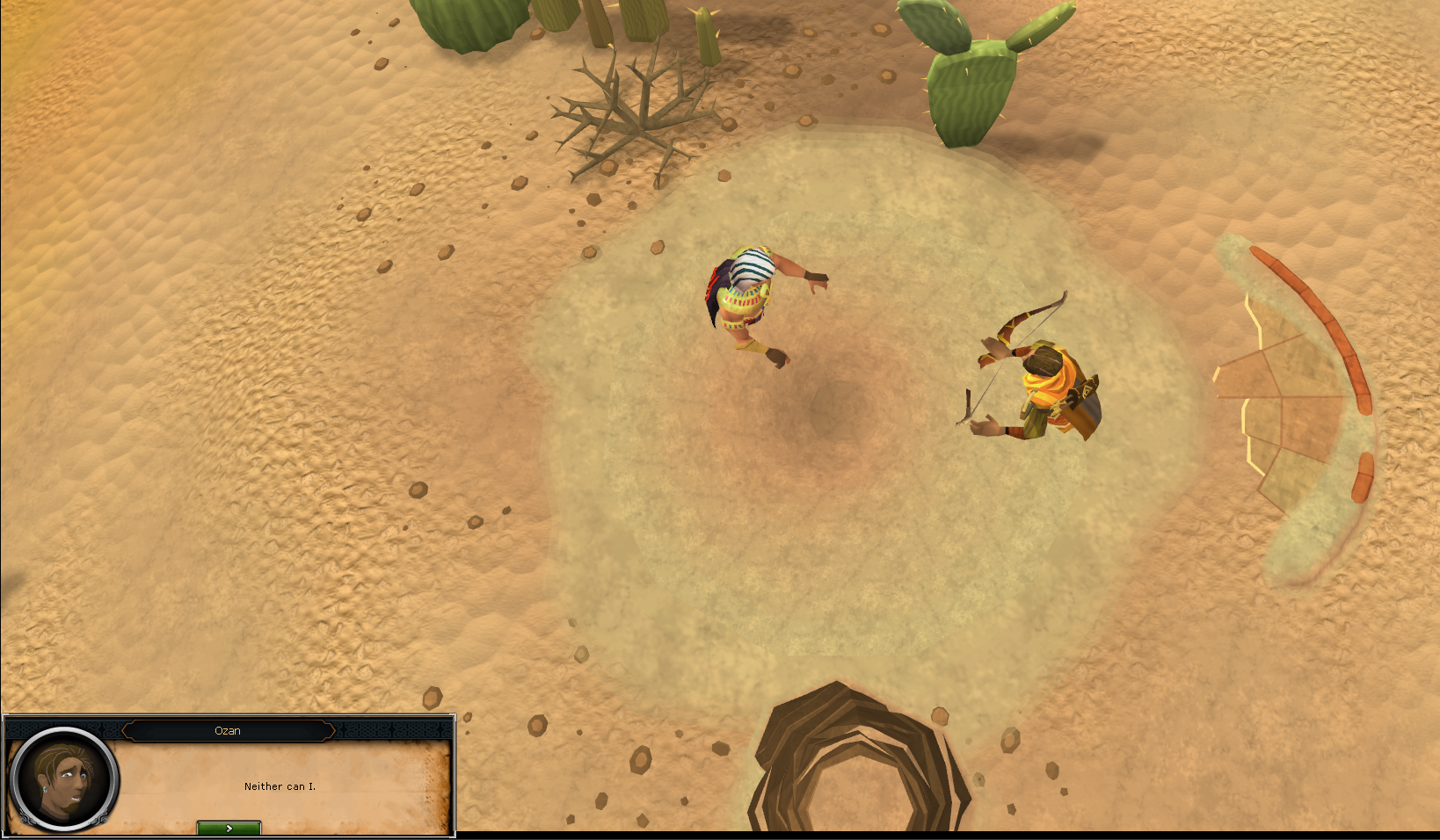The image size is (1440, 840).
Task: Select the Ozan name banner above the dialogue
Action: point(229,730)
